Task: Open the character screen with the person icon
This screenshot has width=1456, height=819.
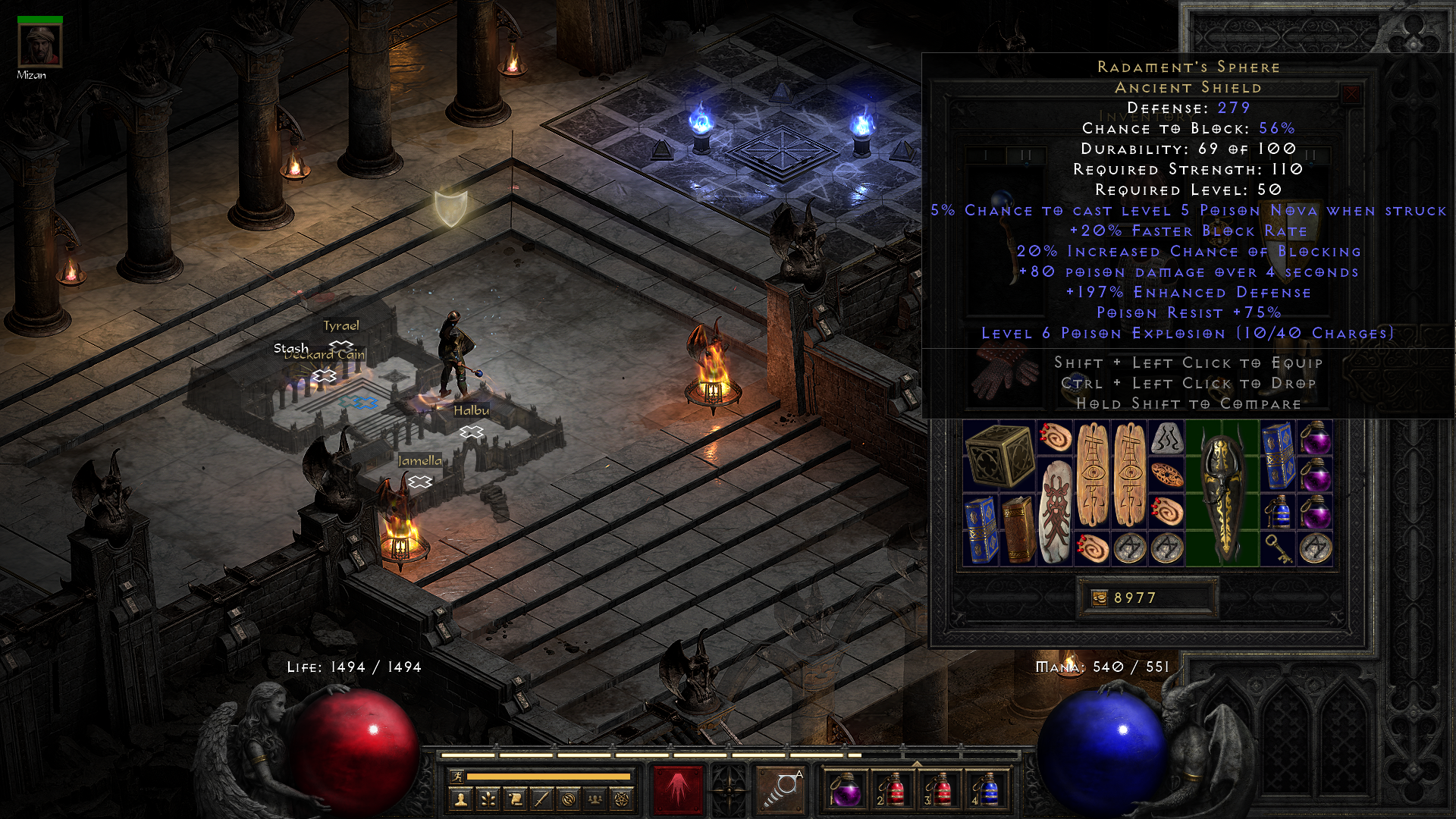Action: pyautogui.click(x=460, y=798)
